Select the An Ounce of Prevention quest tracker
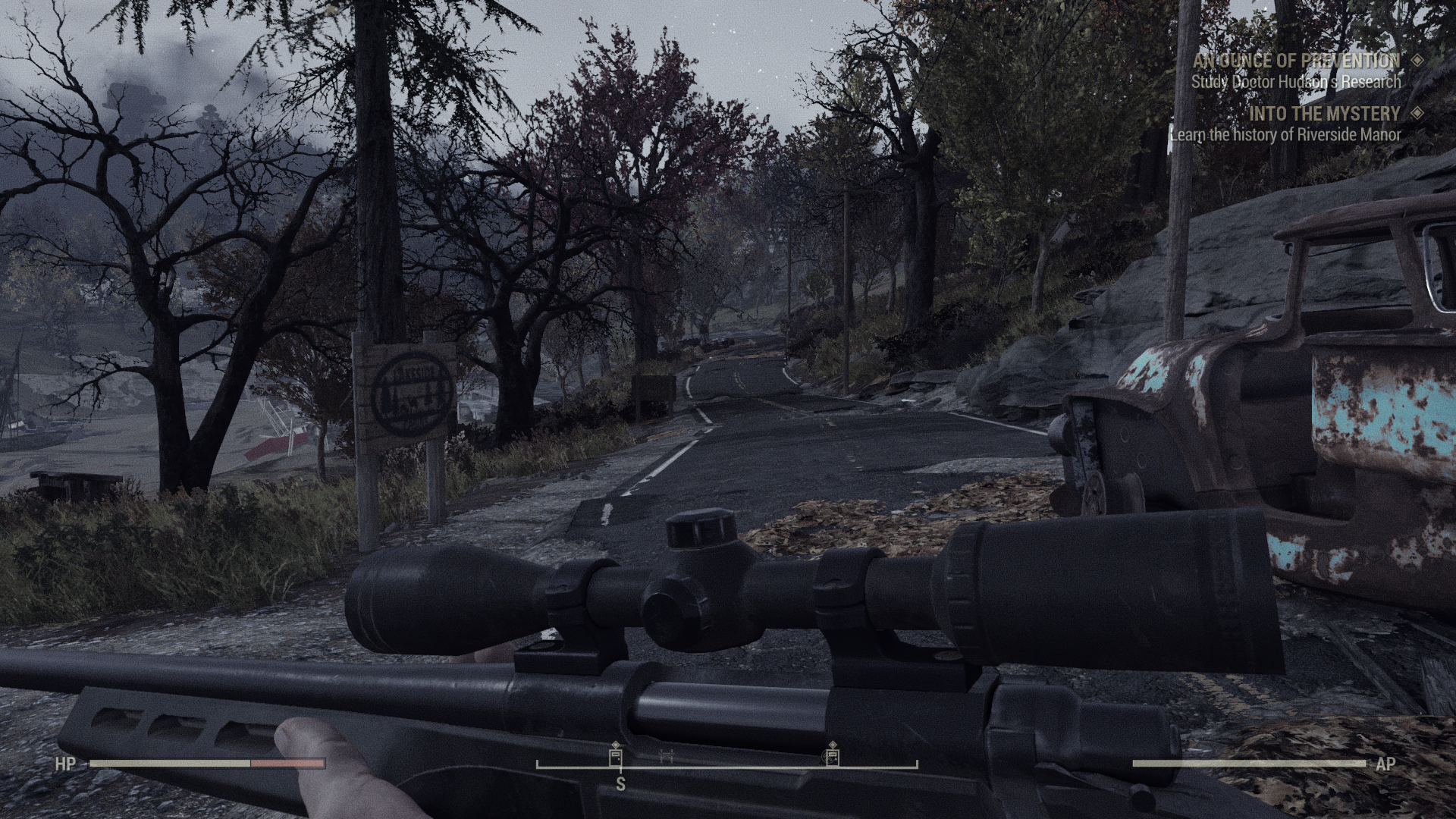Screen dimensions: 1456x819 point(1297,61)
